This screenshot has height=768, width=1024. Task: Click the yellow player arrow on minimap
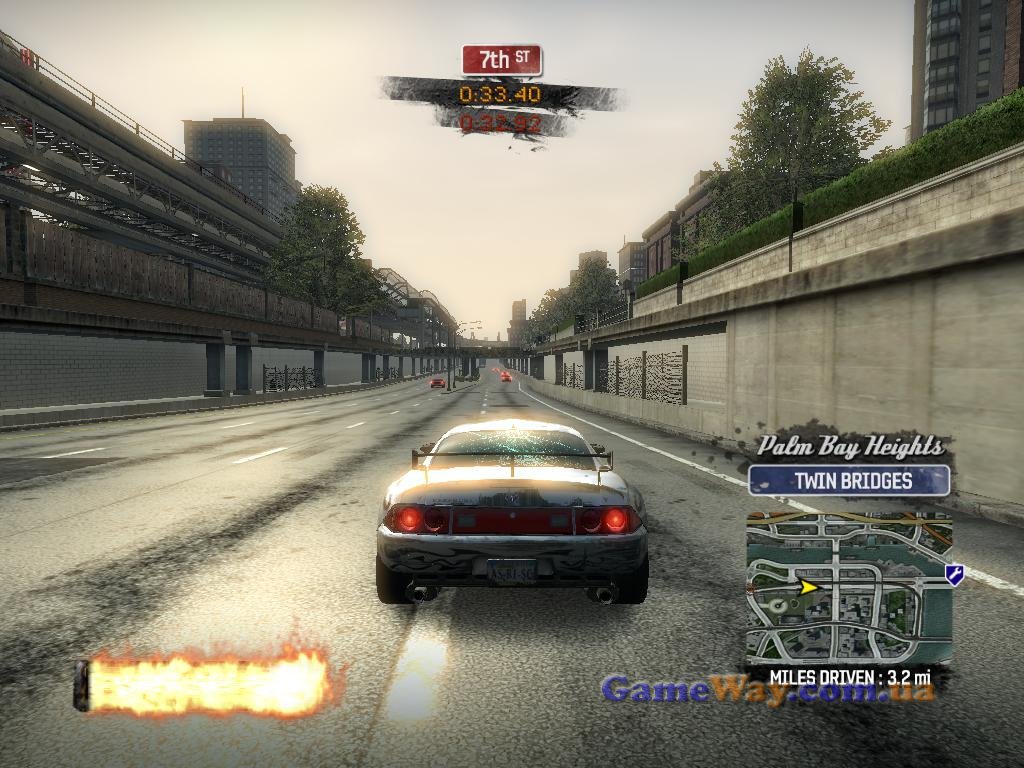tap(808, 586)
